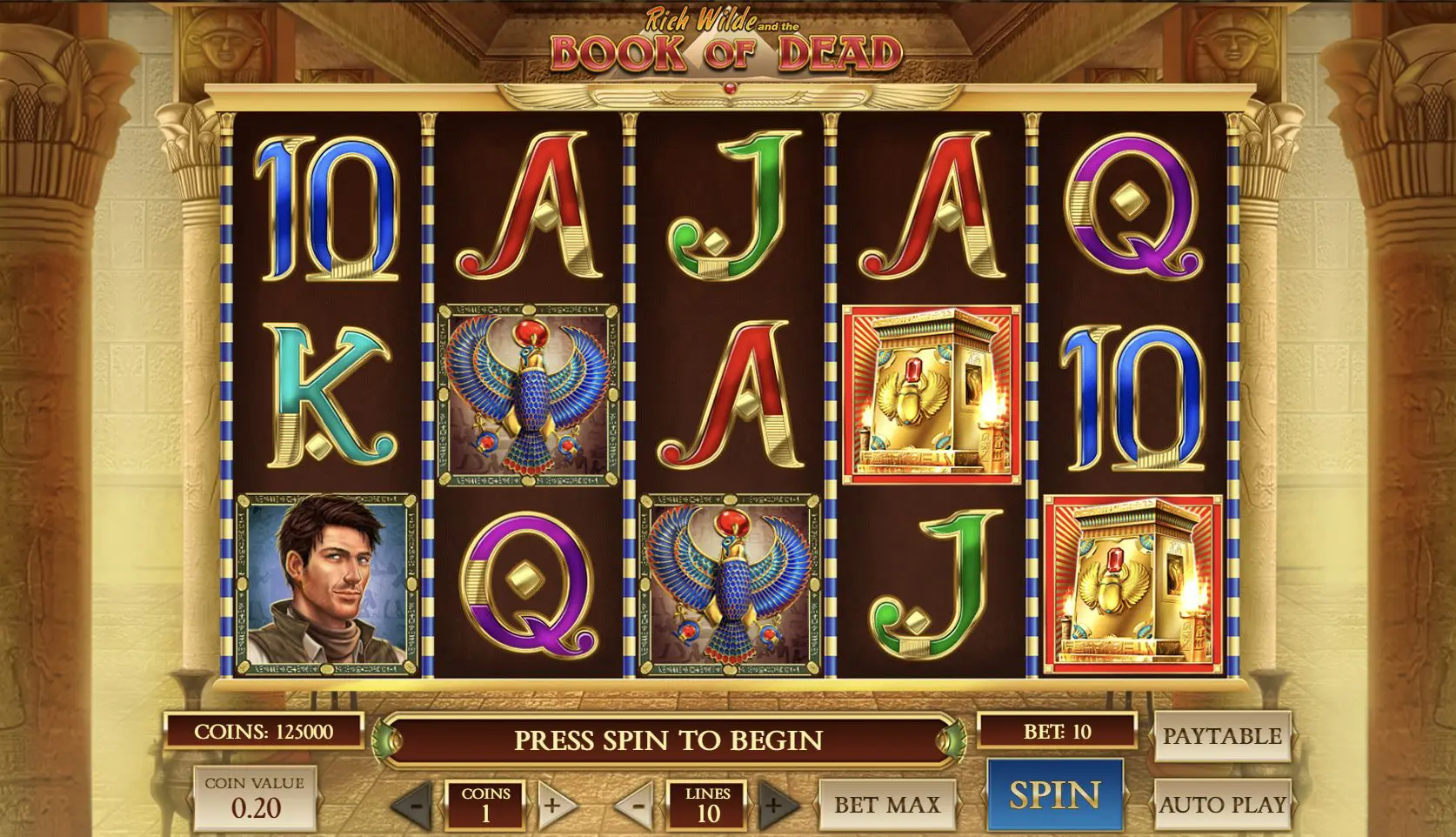Screen dimensions: 1456x837
Task: Spin the reels with the SPIN button
Action: point(1054,795)
